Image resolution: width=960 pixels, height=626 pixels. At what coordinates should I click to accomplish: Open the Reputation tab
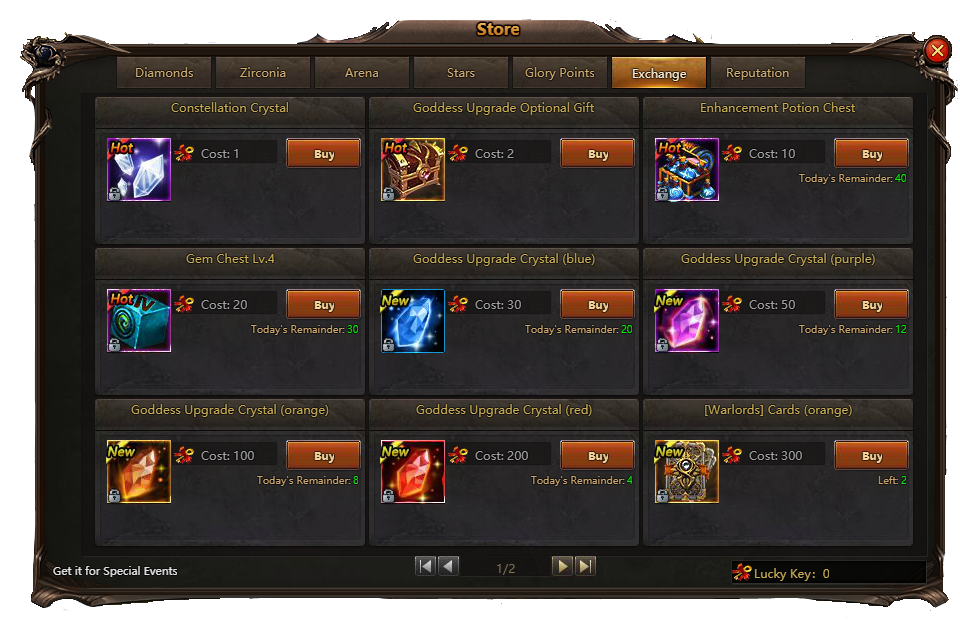757,73
